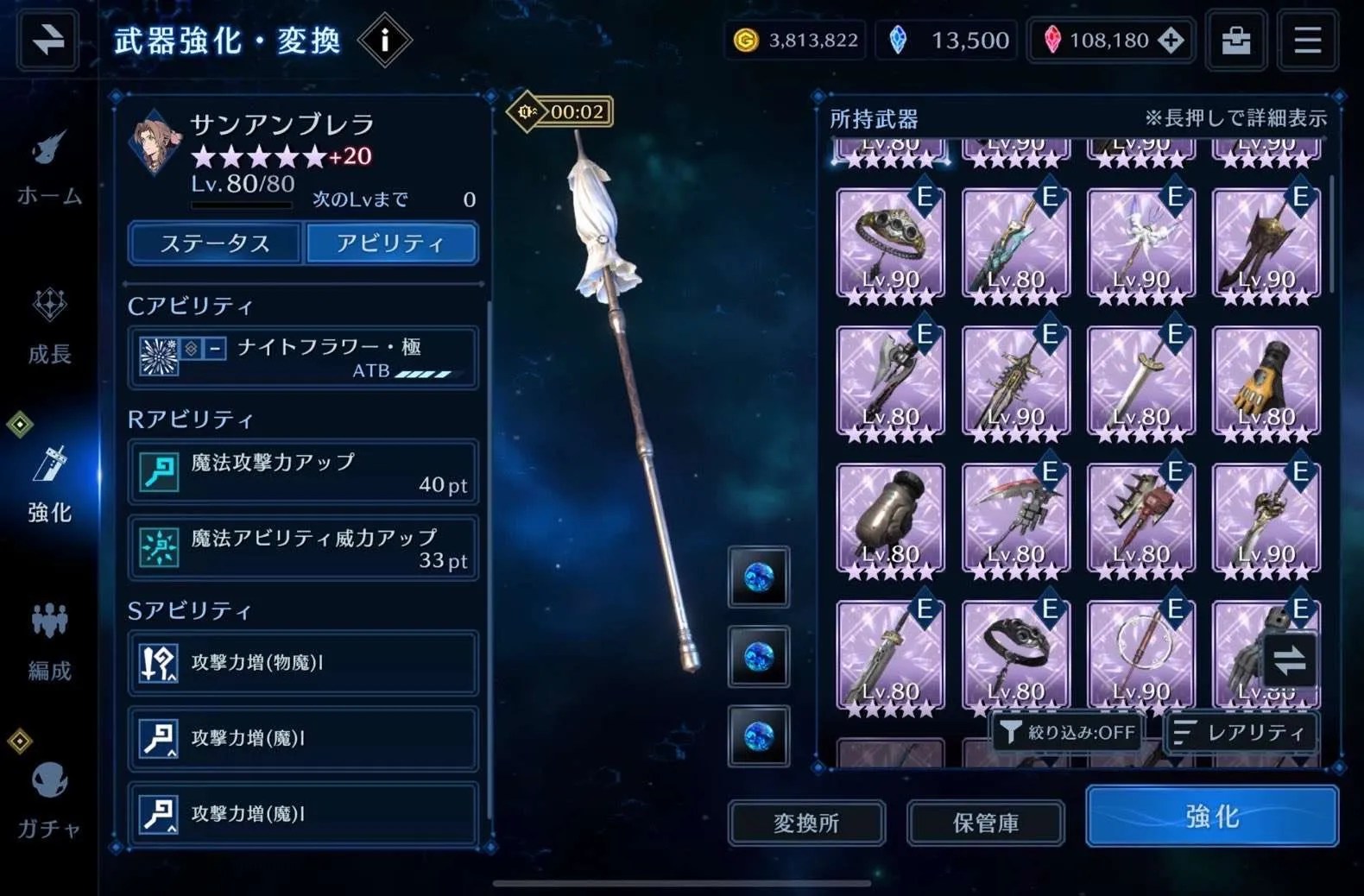Open the toolbox icon in top bar

point(1235,40)
